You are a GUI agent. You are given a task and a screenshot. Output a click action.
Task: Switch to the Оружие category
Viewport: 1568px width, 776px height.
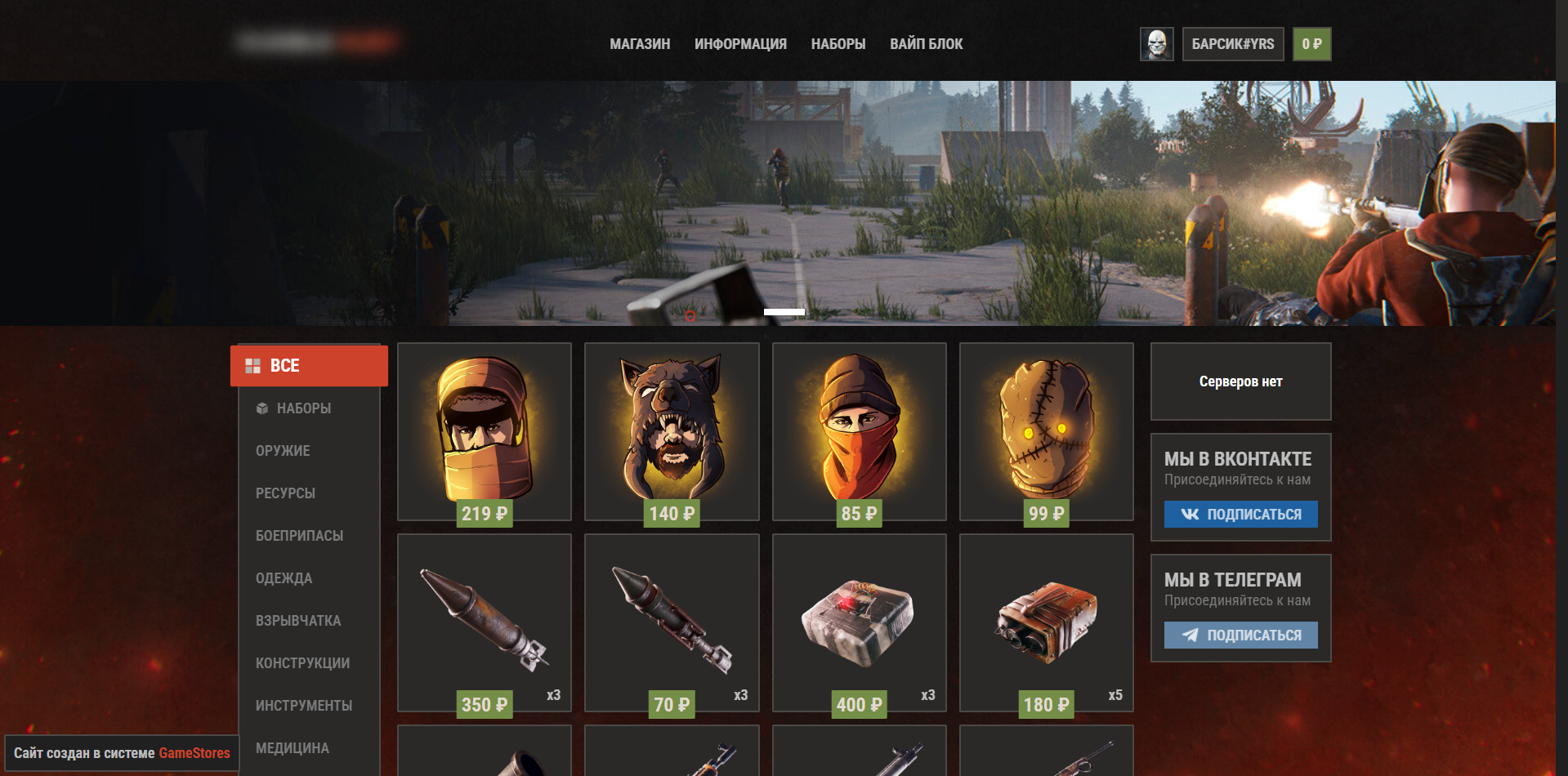(x=283, y=451)
